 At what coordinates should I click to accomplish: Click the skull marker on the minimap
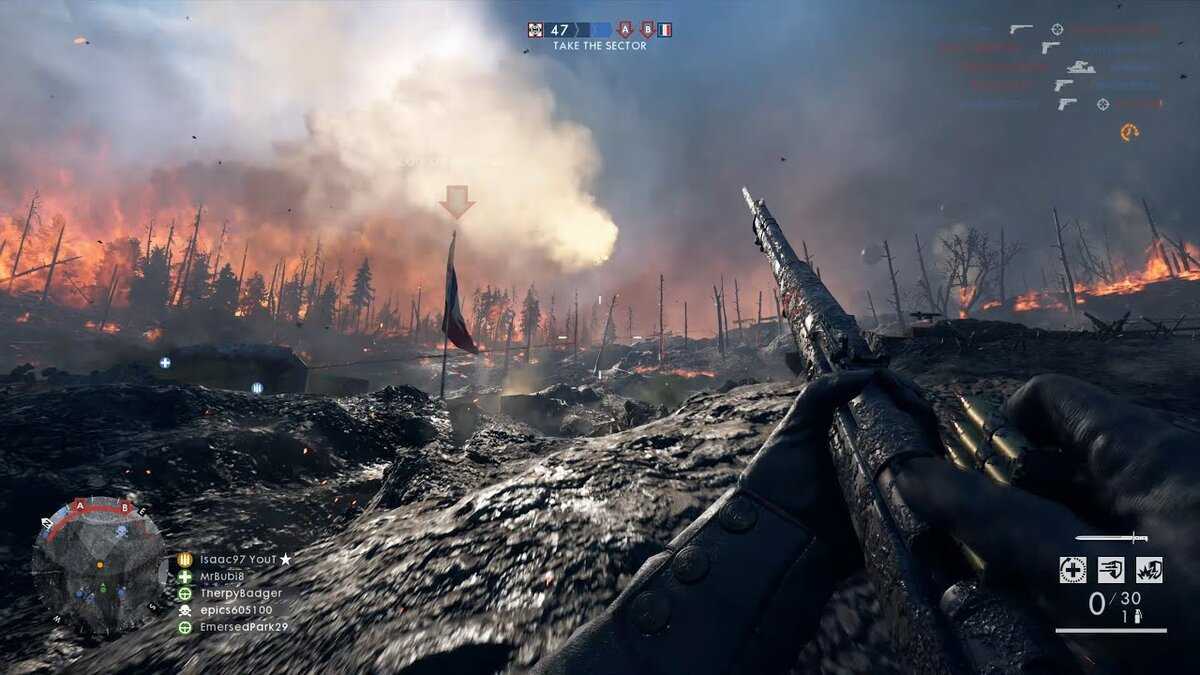[121, 531]
